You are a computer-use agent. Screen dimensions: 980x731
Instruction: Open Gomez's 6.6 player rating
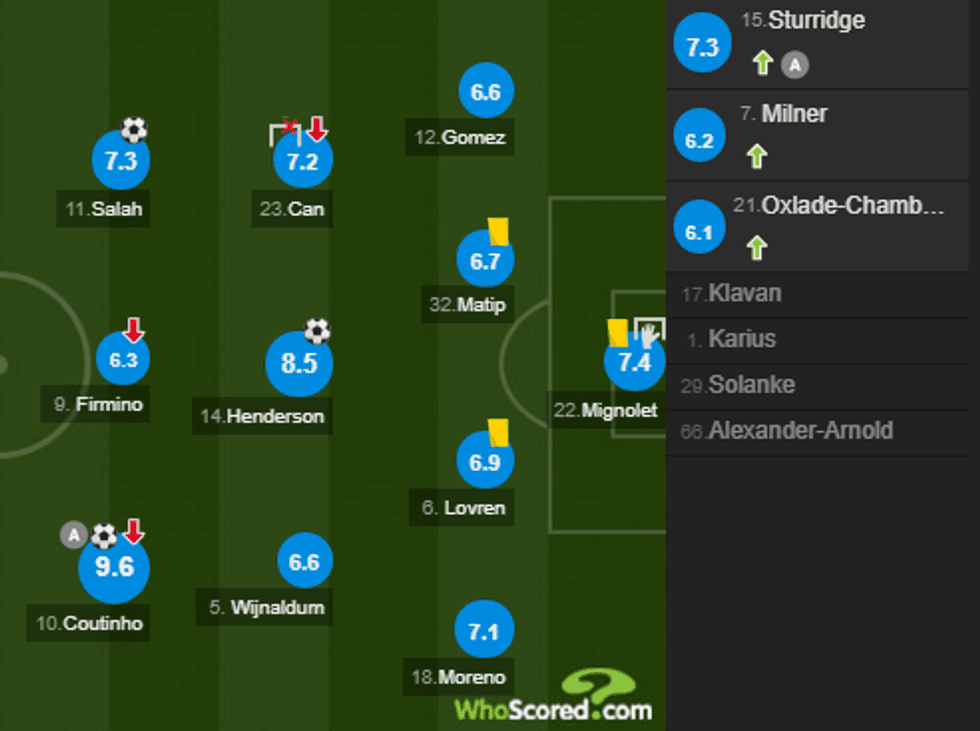click(x=486, y=93)
